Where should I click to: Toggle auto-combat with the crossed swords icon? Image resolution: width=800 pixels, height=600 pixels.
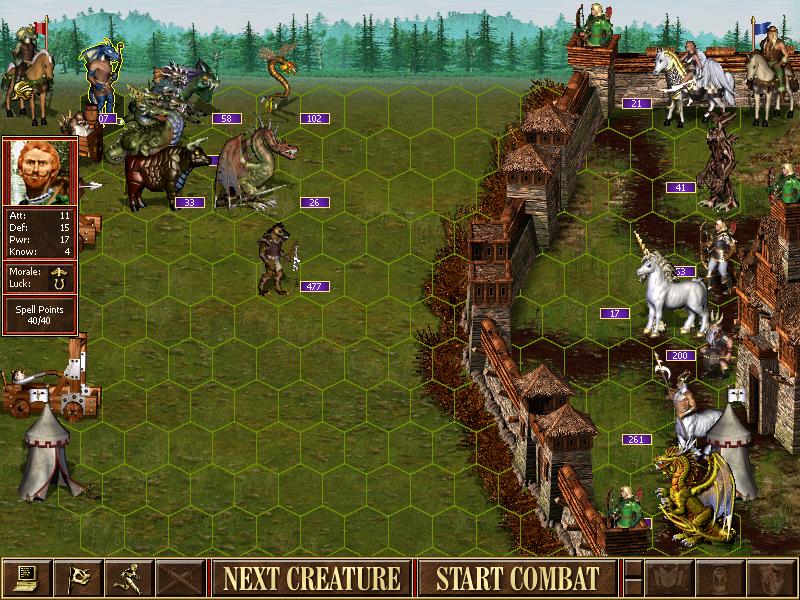pyautogui.click(x=179, y=578)
